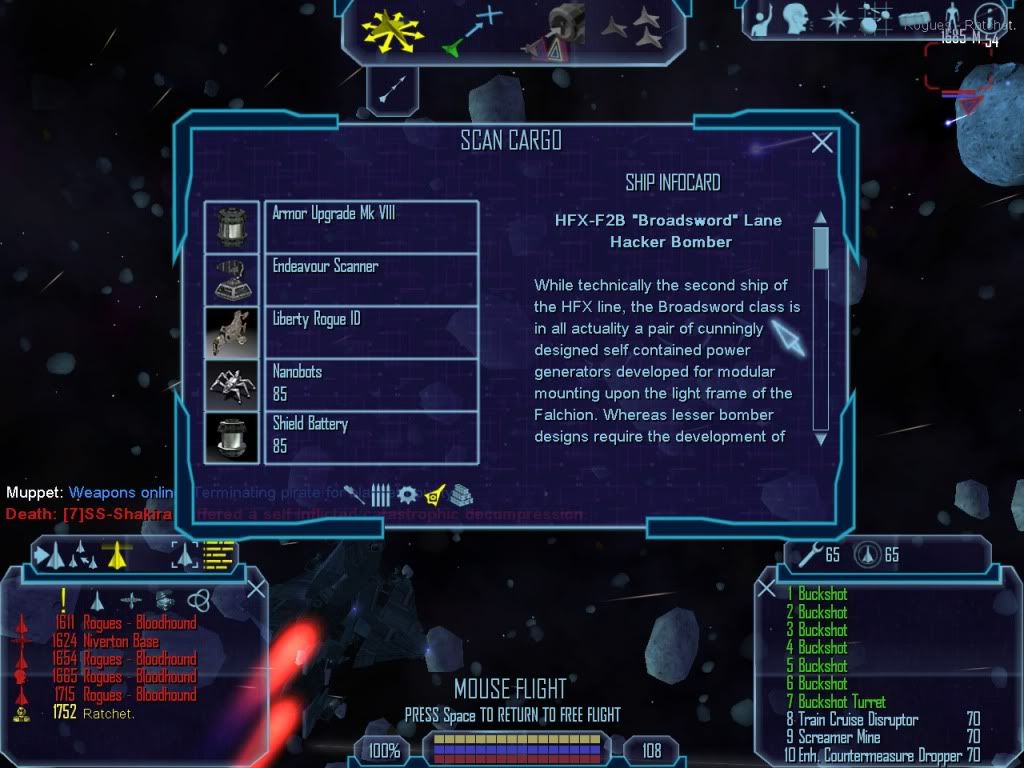Open the stacked commodities cargo filter
1024x768 pixels.
pos(461,494)
